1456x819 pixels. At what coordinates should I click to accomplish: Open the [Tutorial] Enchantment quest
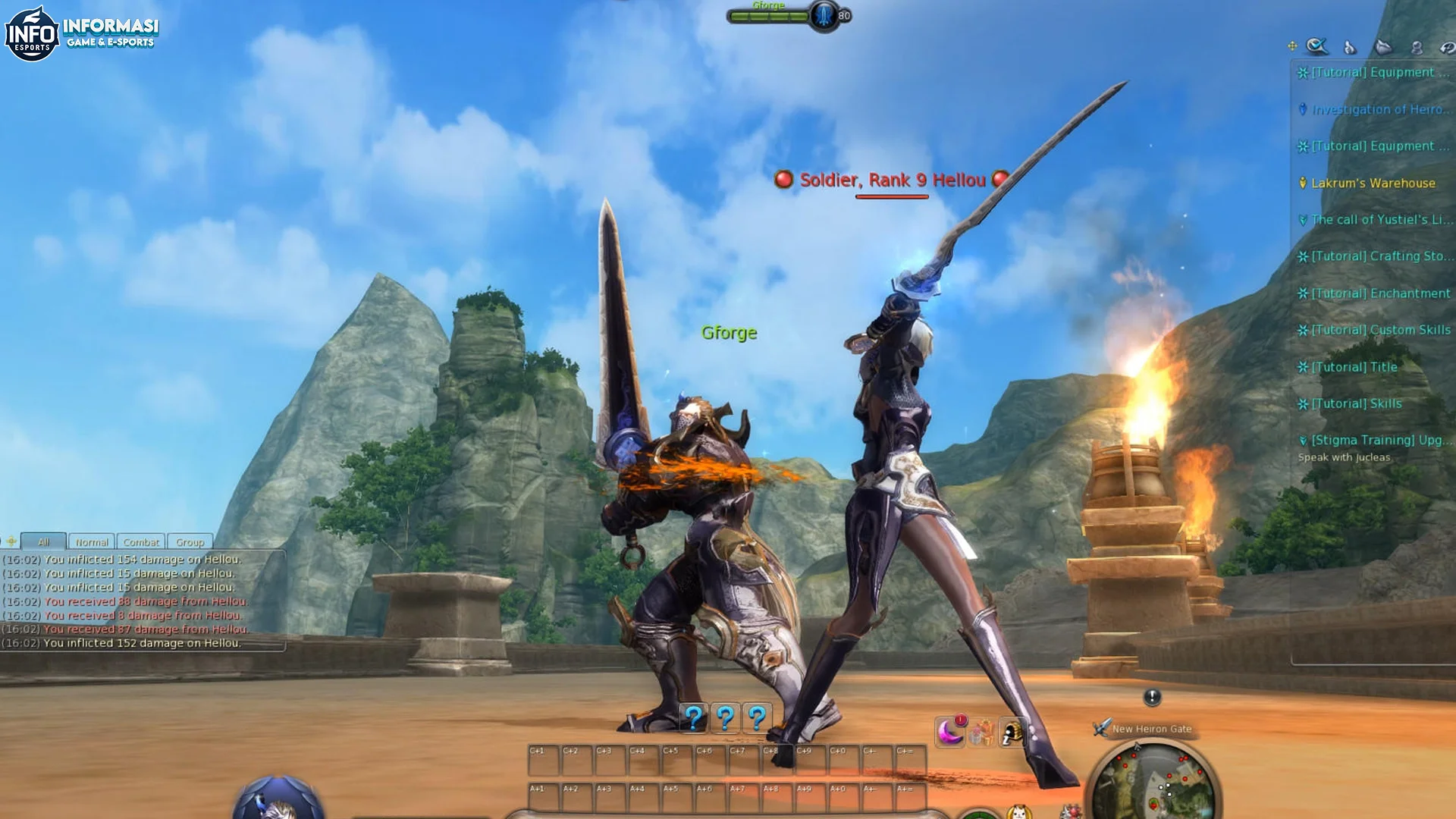click(x=1380, y=293)
